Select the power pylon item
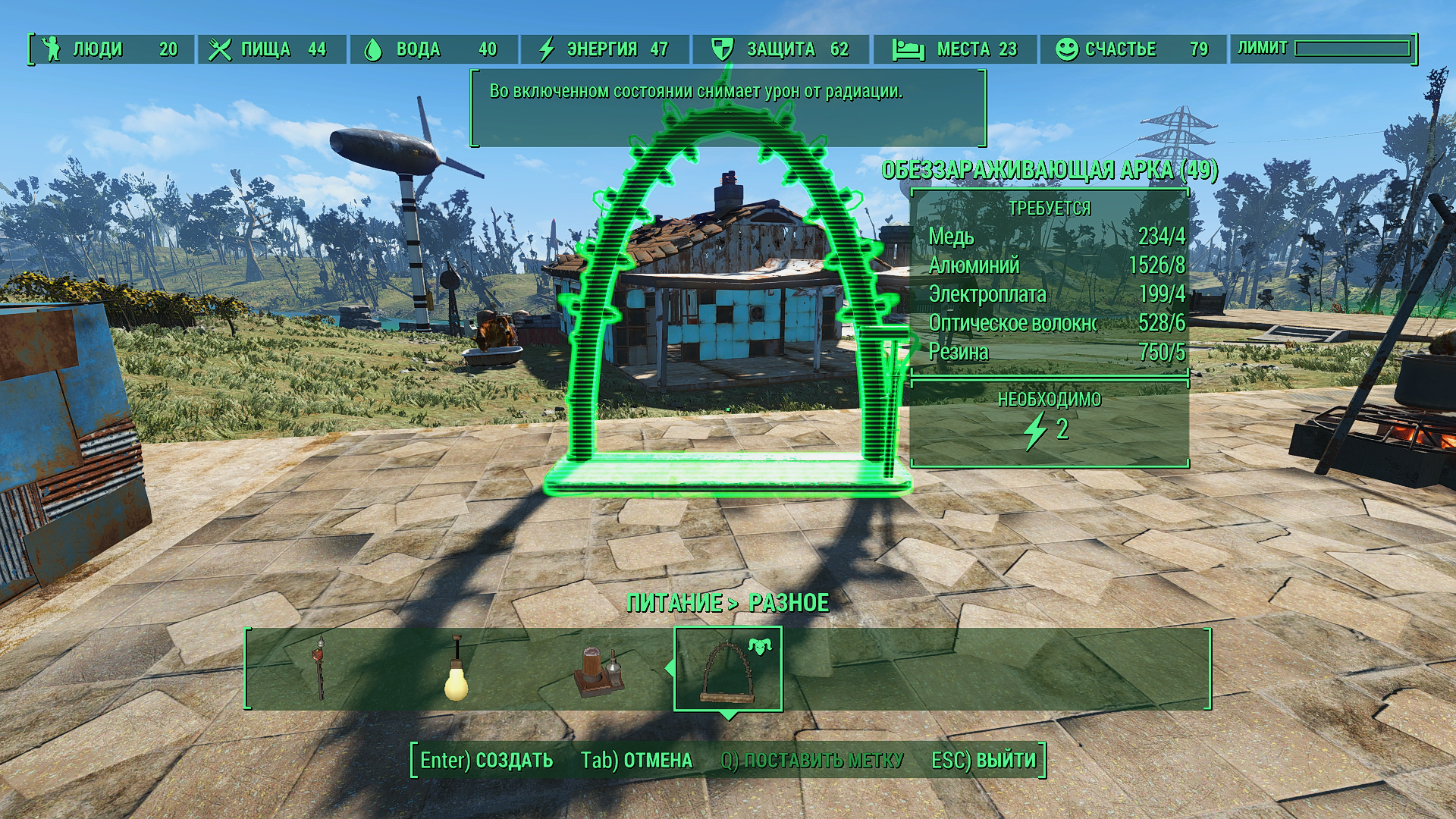1456x819 pixels. pos(322,669)
